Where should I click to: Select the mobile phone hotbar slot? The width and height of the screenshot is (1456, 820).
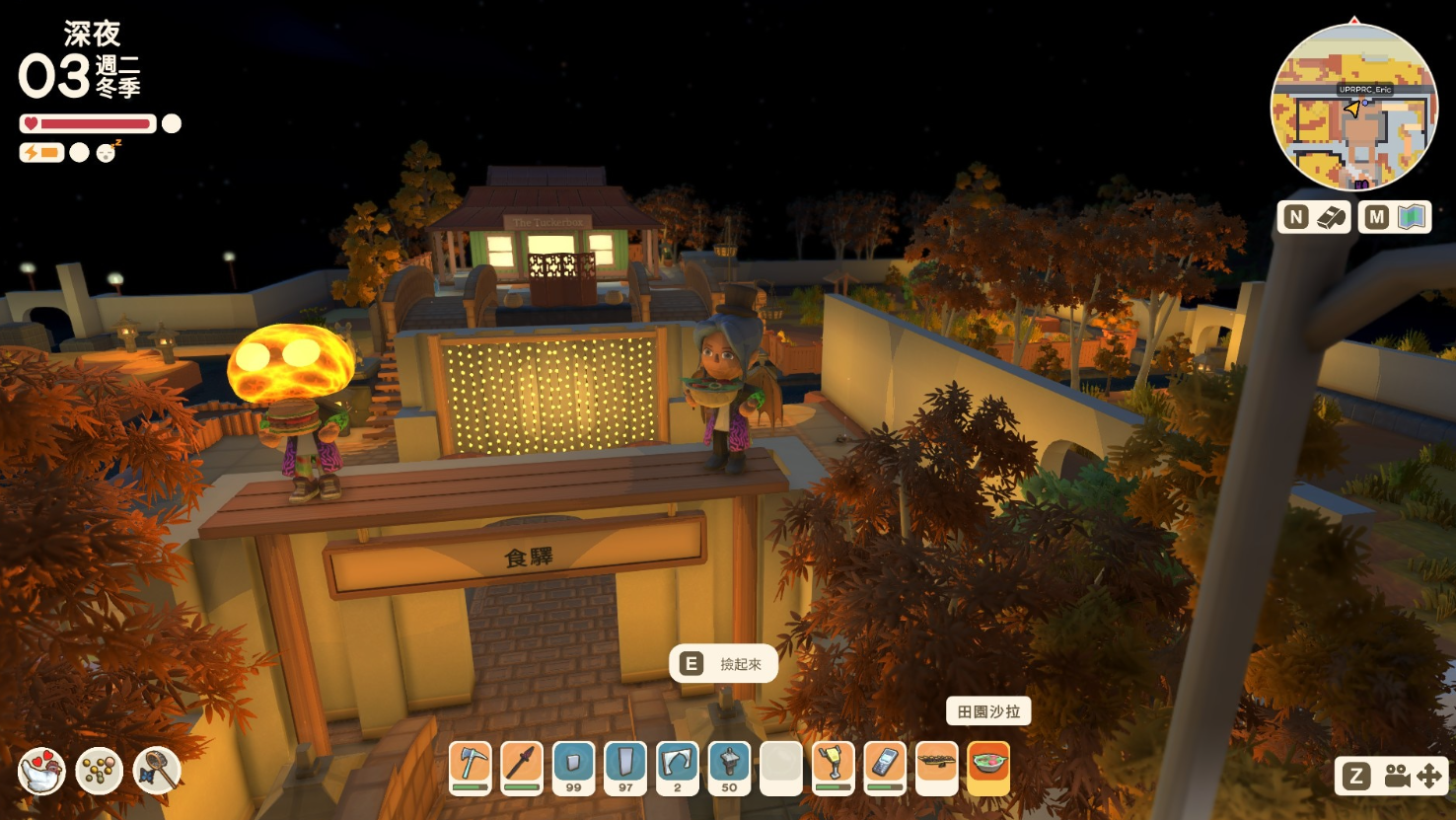[x=885, y=767]
